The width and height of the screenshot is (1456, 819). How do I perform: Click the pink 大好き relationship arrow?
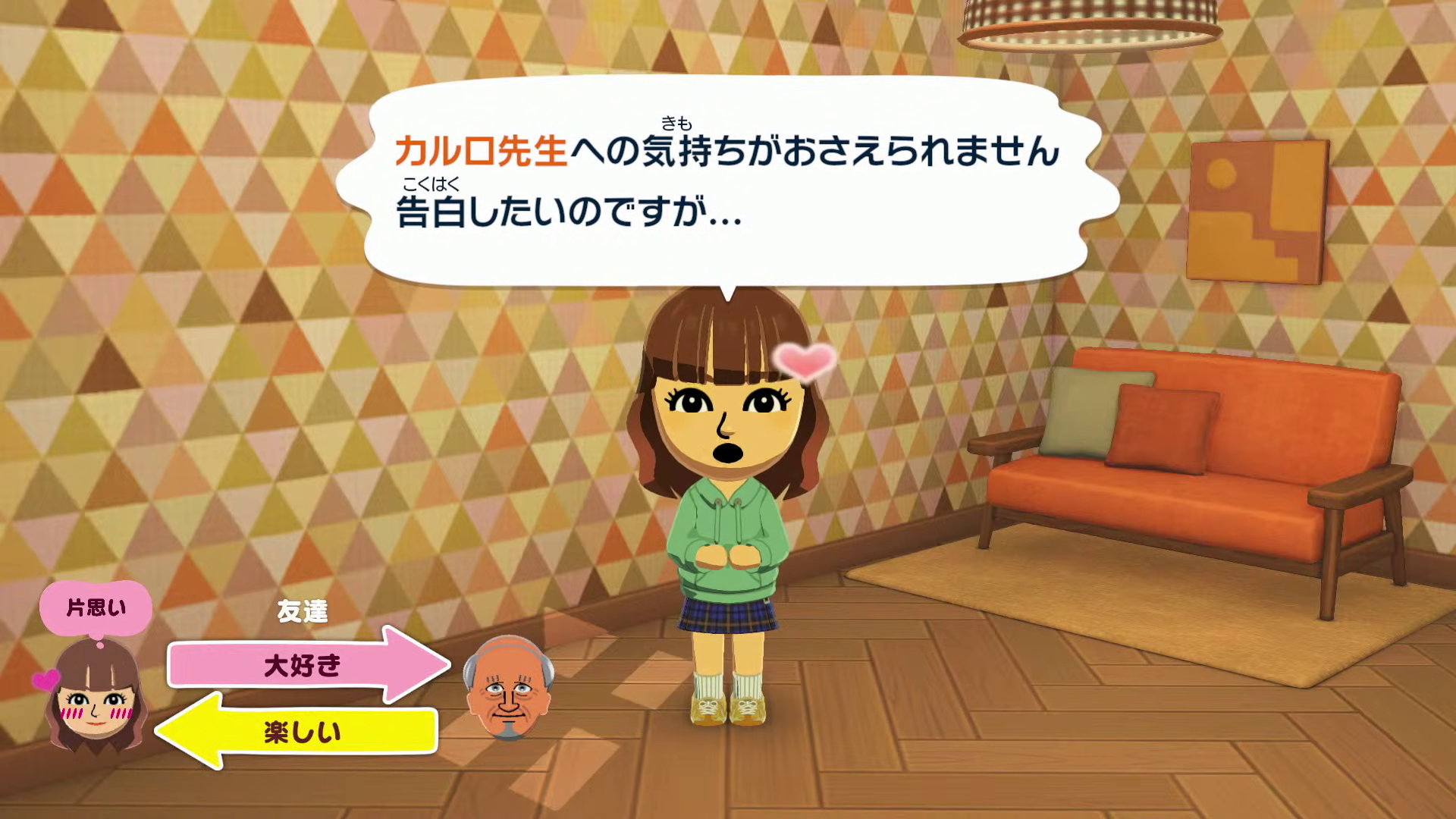(x=303, y=665)
